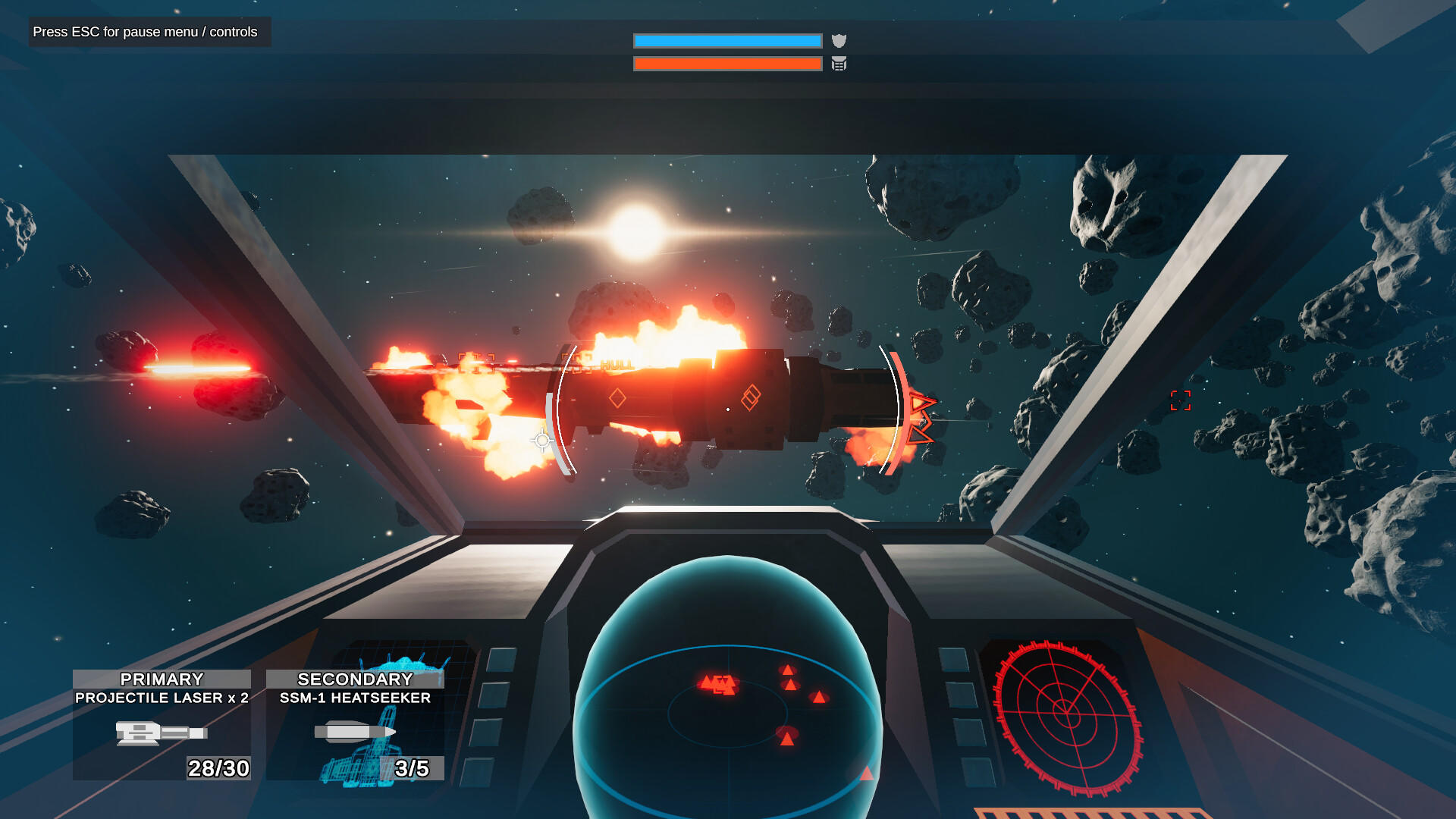Click the hull armor icon
Screen dimensions: 1456x819
pos(839,64)
